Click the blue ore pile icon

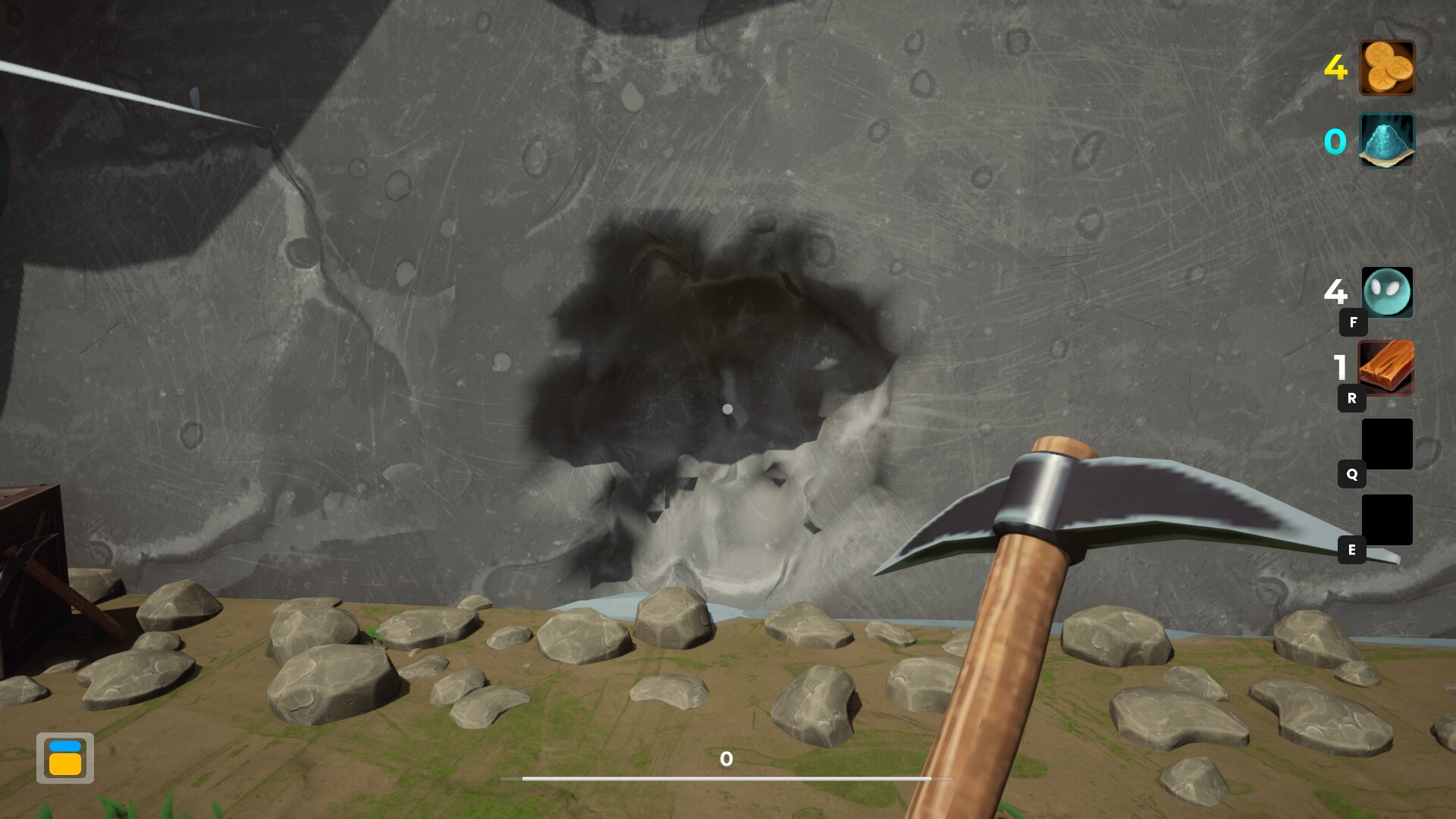click(1385, 140)
